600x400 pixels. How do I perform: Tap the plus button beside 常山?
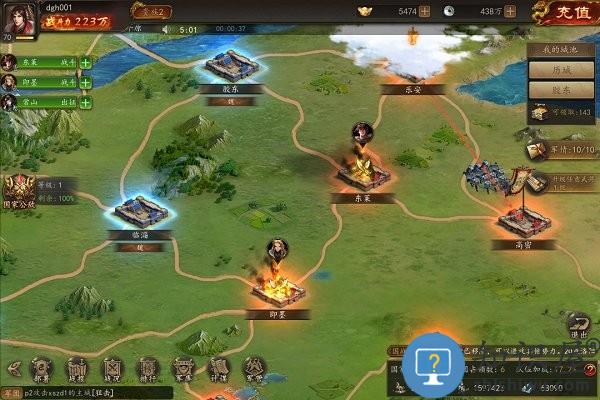pos(85,102)
